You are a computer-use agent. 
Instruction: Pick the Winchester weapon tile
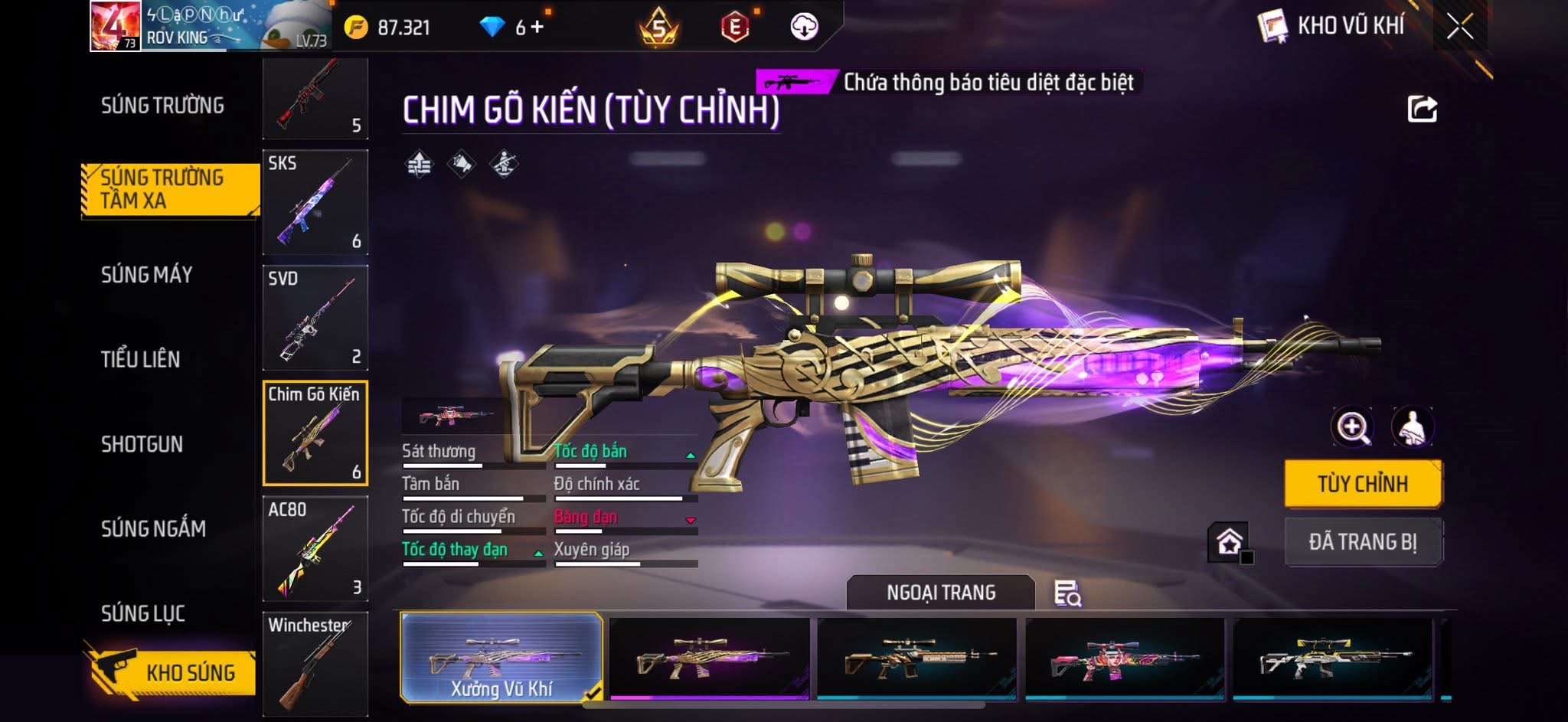[x=315, y=663]
